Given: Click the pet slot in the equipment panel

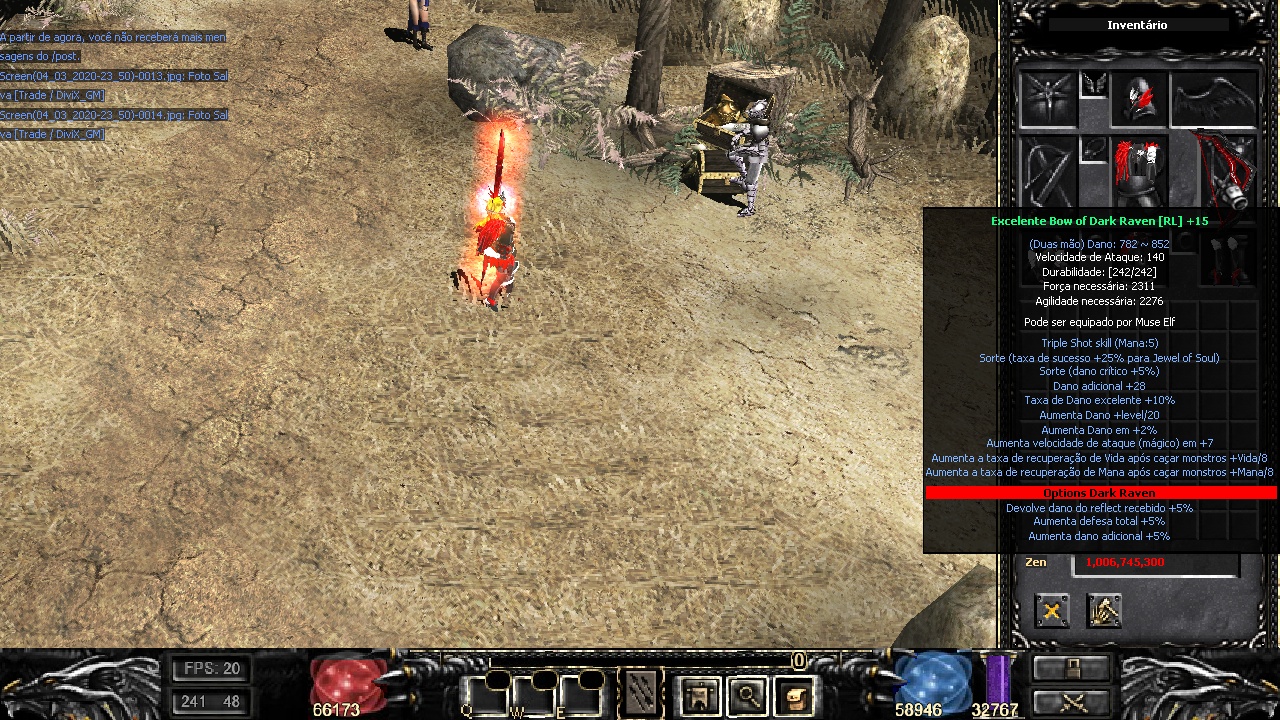Looking at the screenshot, I should coord(1047,98).
